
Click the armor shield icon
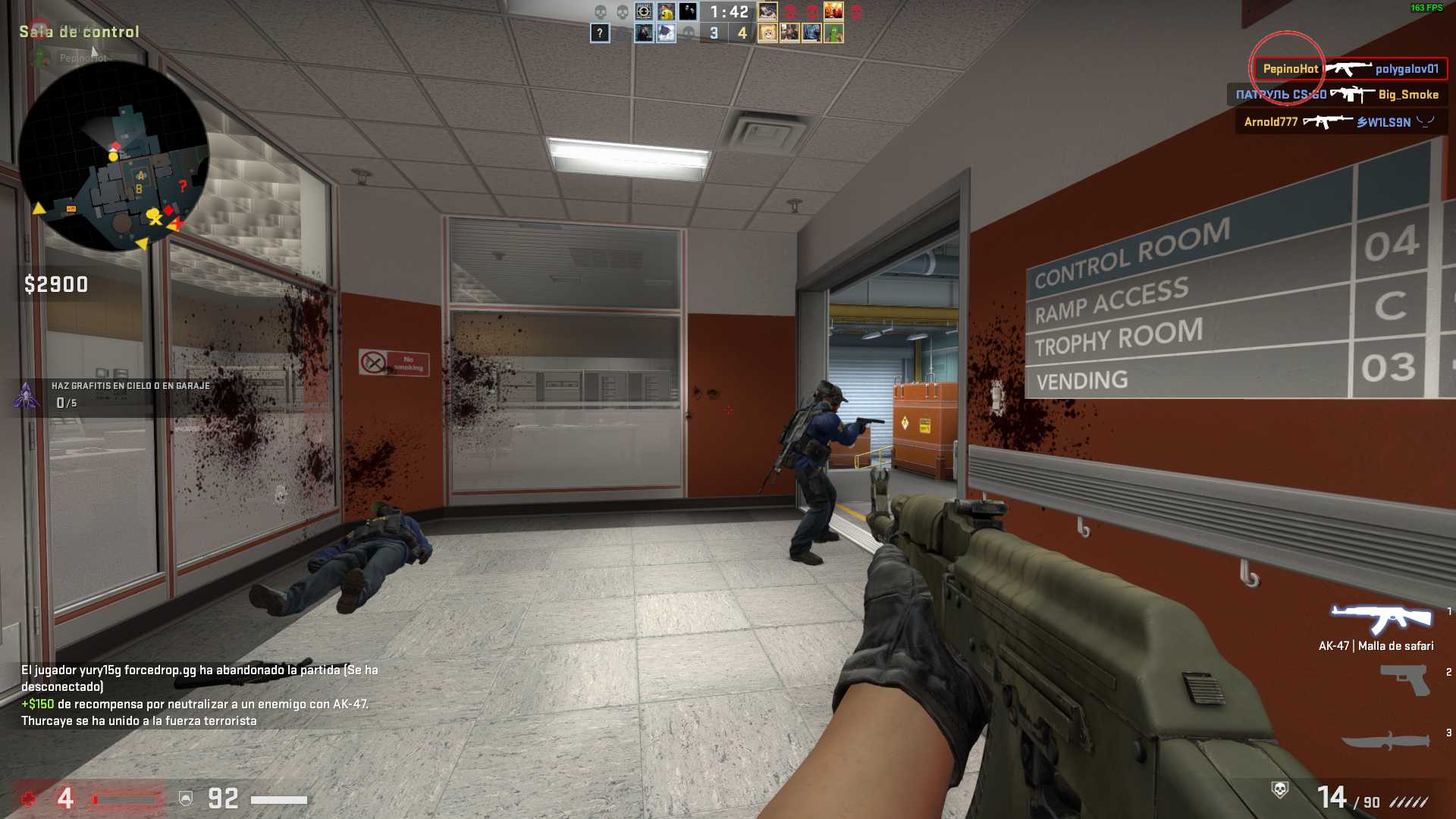(186, 798)
